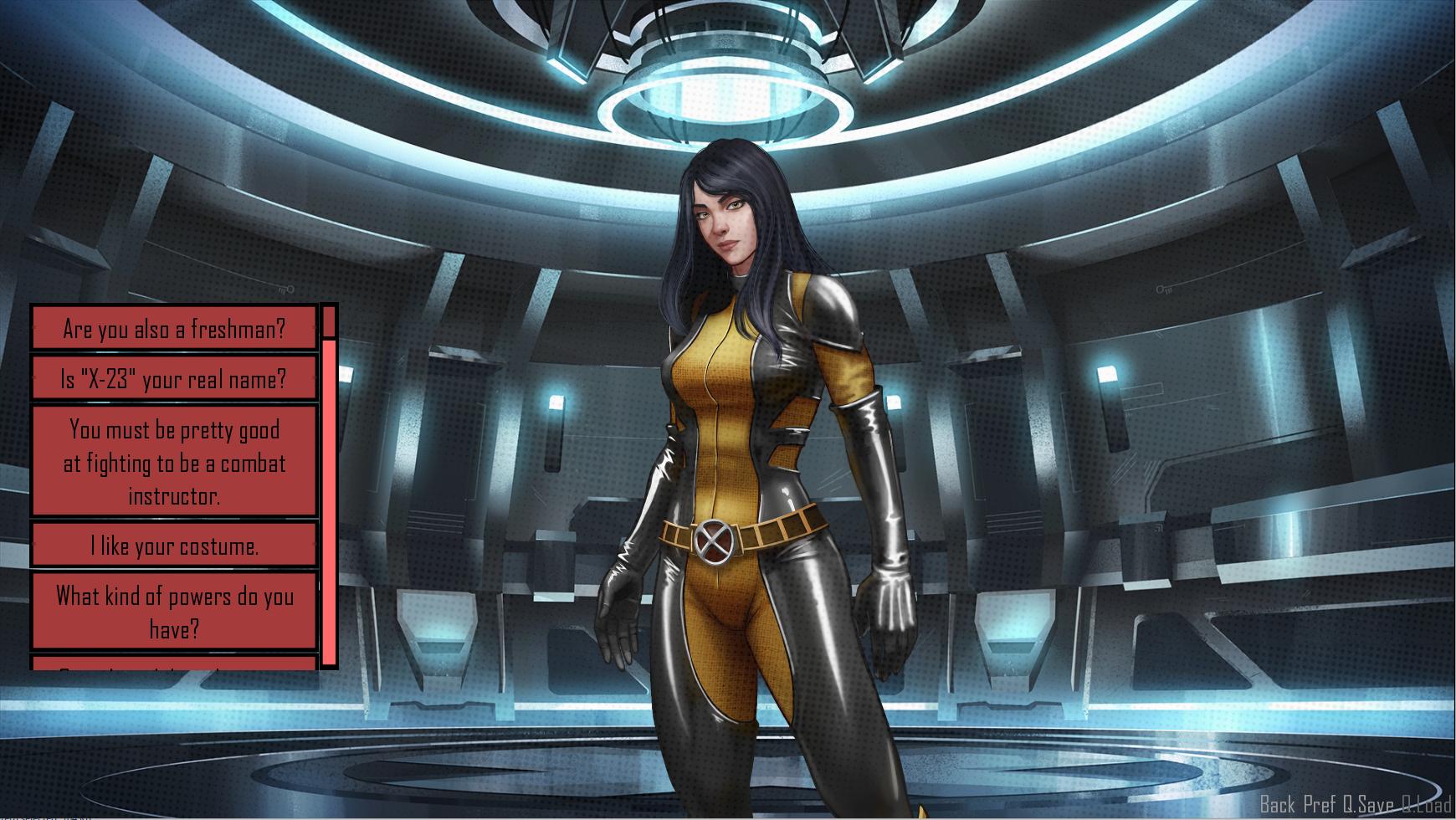Say "I like your costume."
Viewport: 1456px width, 820px height.
[x=174, y=546]
